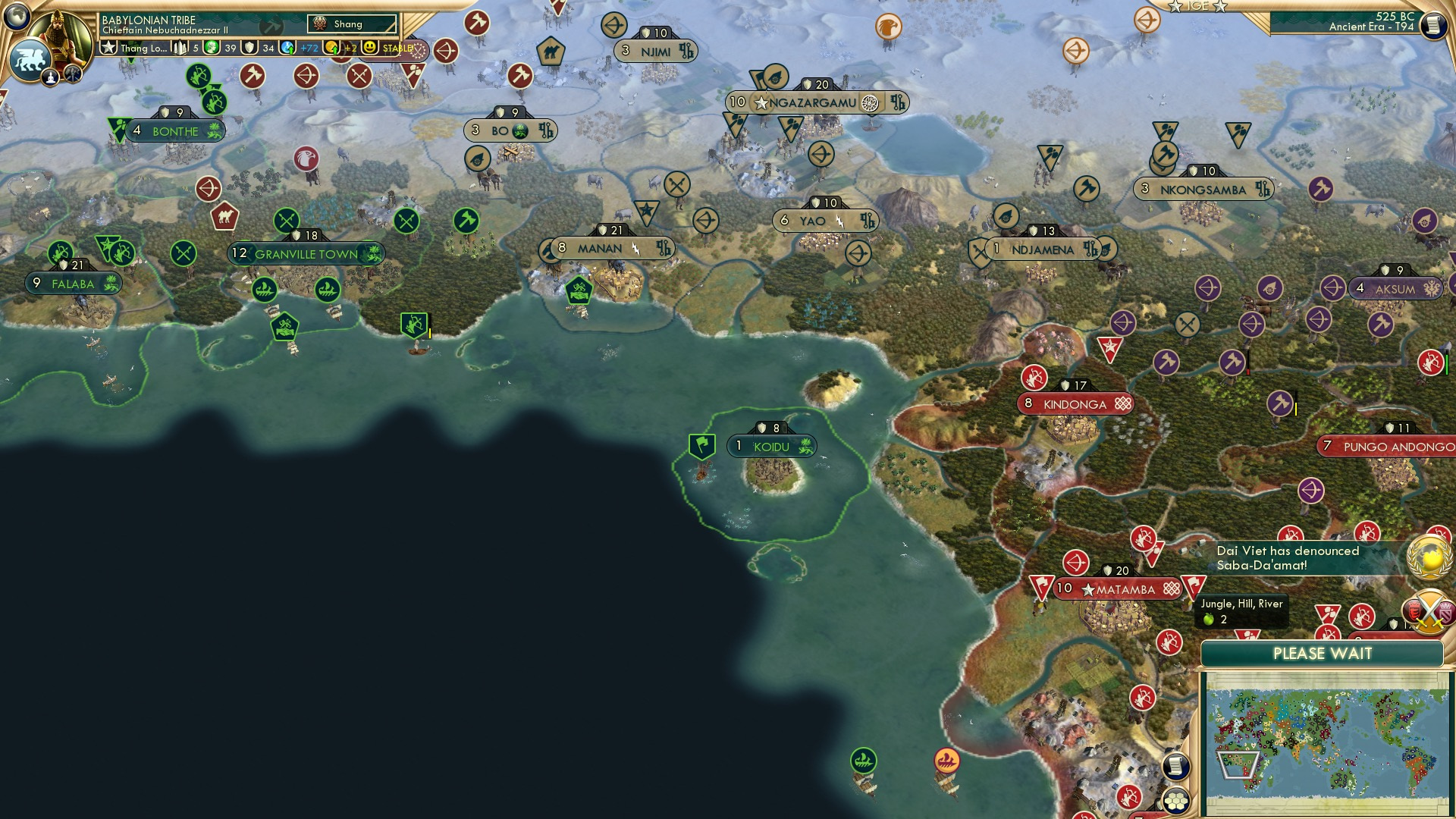Image resolution: width=1456 pixels, height=819 pixels.
Task: Click the scroll log icon above the minimap
Action: click(x=1176, y=767)
